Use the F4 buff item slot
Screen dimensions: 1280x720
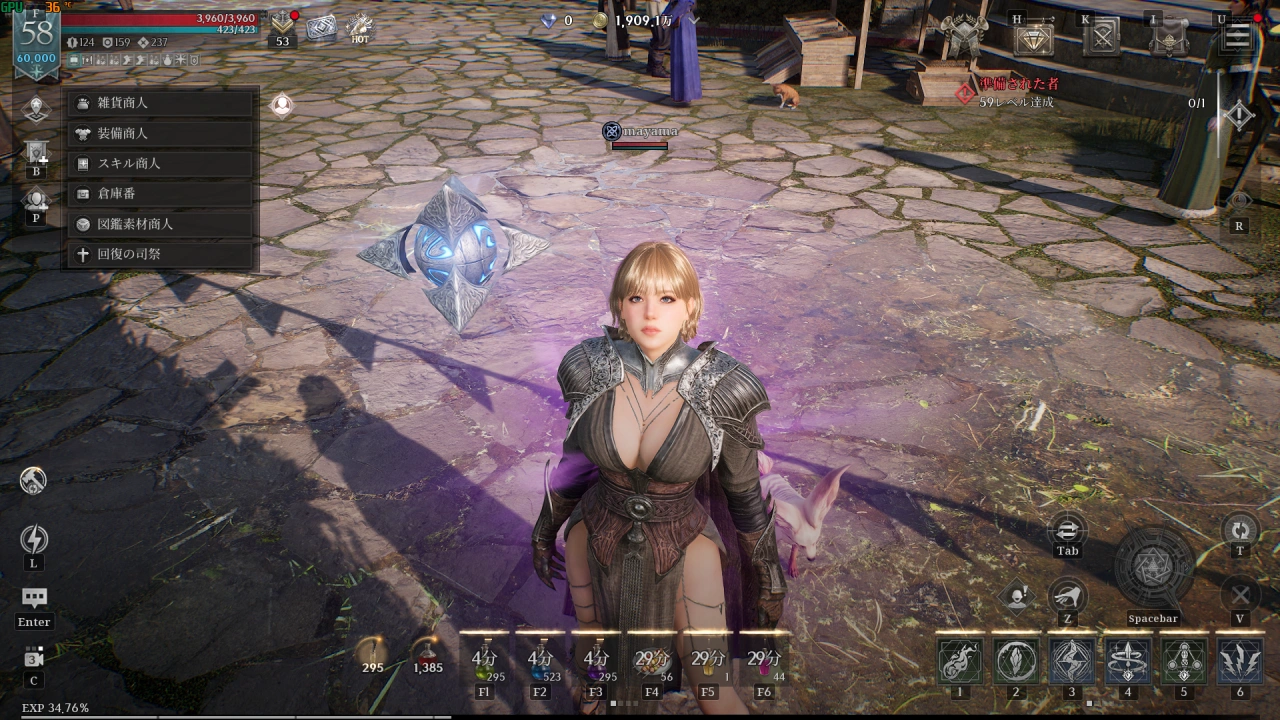pos(652,660)
